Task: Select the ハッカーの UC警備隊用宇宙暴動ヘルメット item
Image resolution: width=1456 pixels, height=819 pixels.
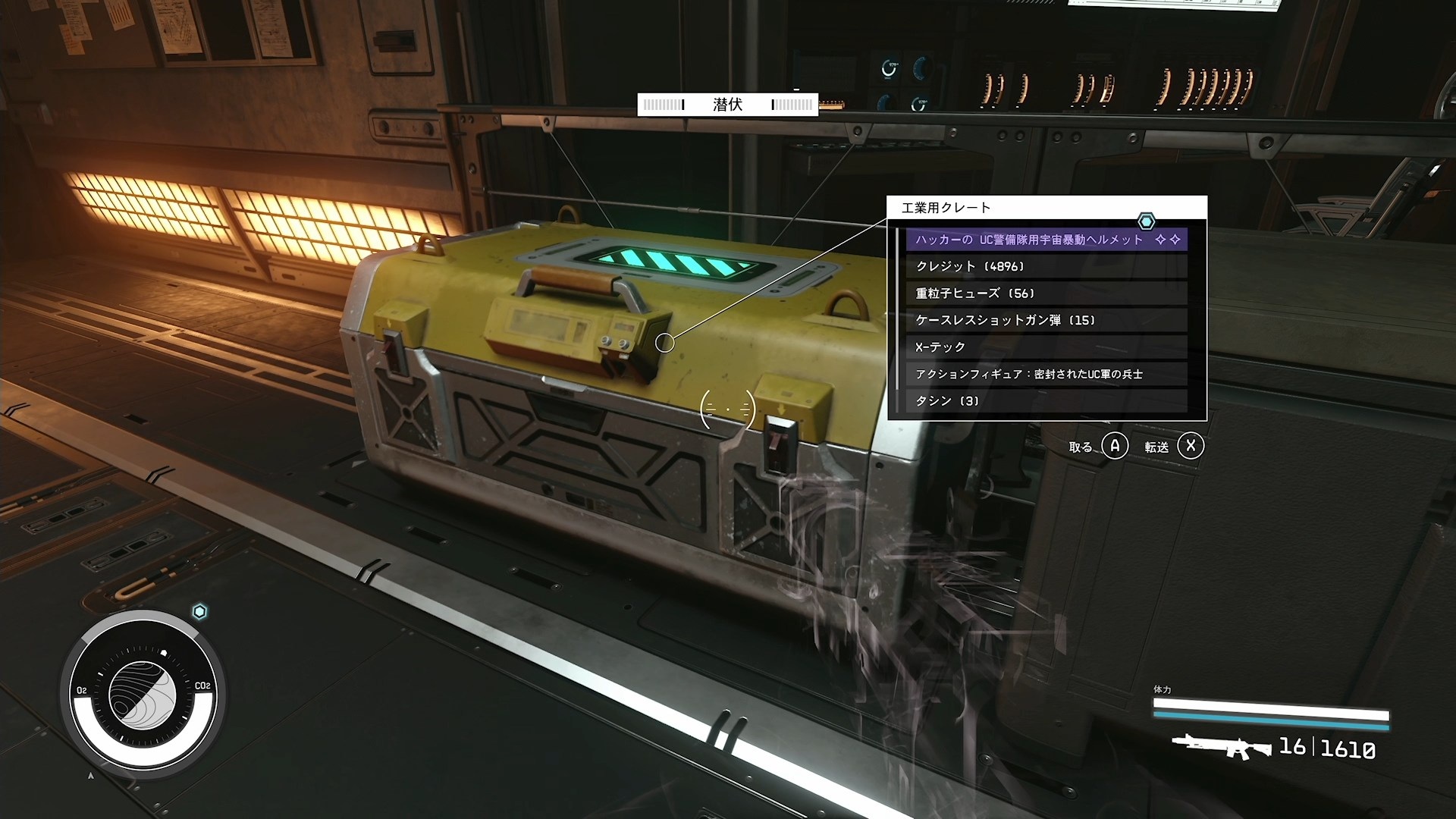Action: coord(1046,240)
